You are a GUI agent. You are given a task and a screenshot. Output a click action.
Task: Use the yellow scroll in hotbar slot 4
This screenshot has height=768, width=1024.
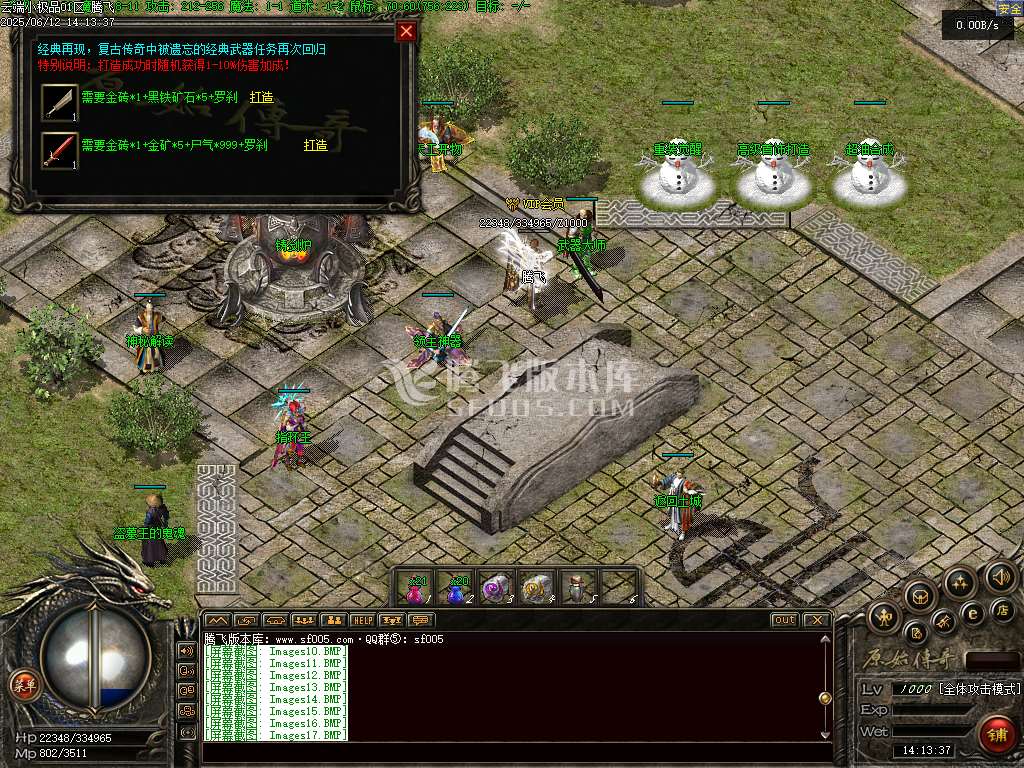click(x=538, y=588)
